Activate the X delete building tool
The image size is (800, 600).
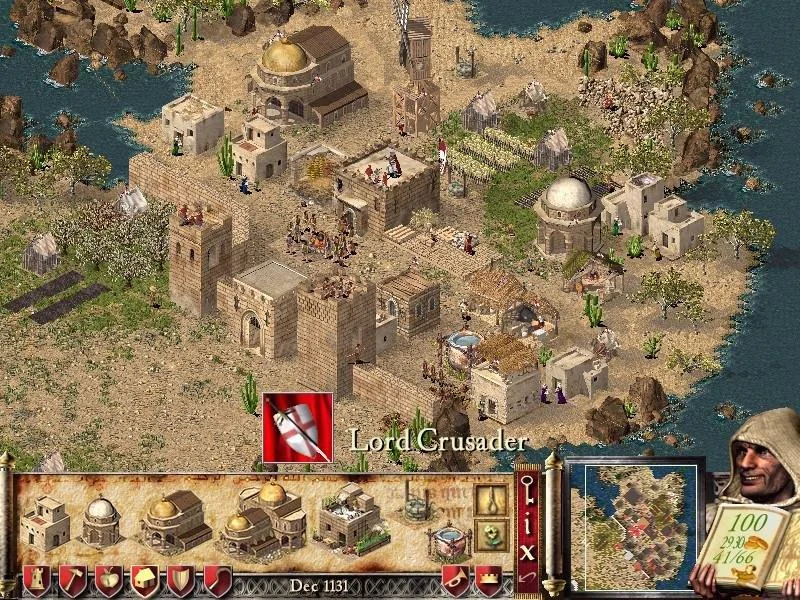click(529, 549)
